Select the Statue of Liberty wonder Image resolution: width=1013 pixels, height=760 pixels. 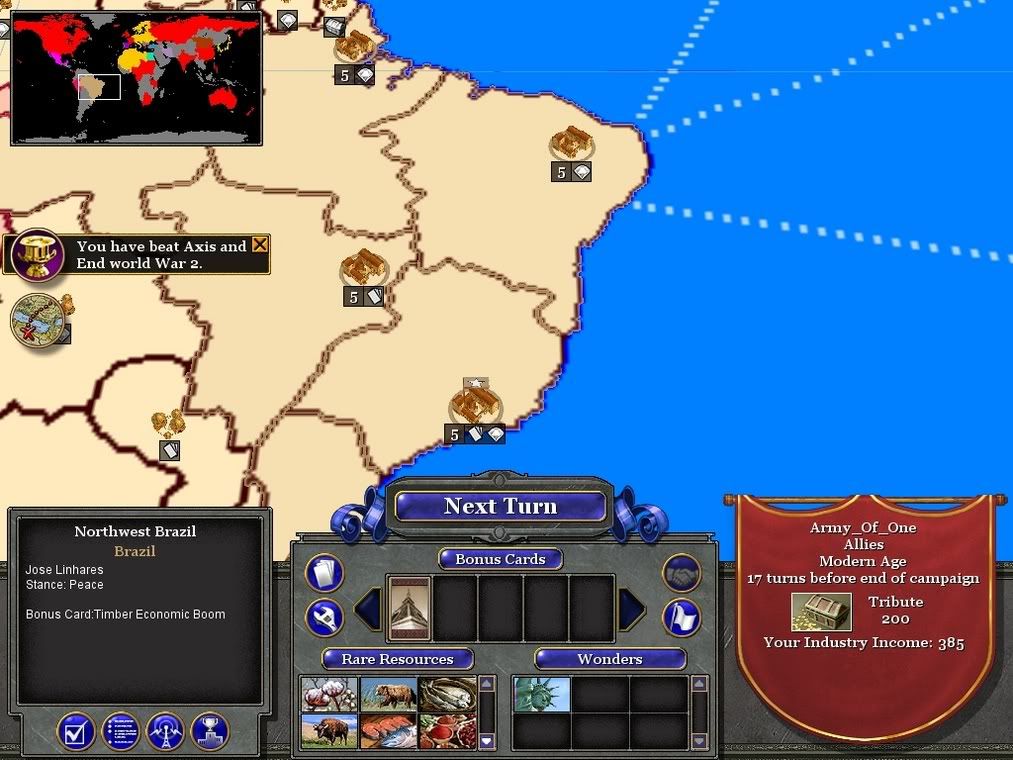tap(541, 694)
